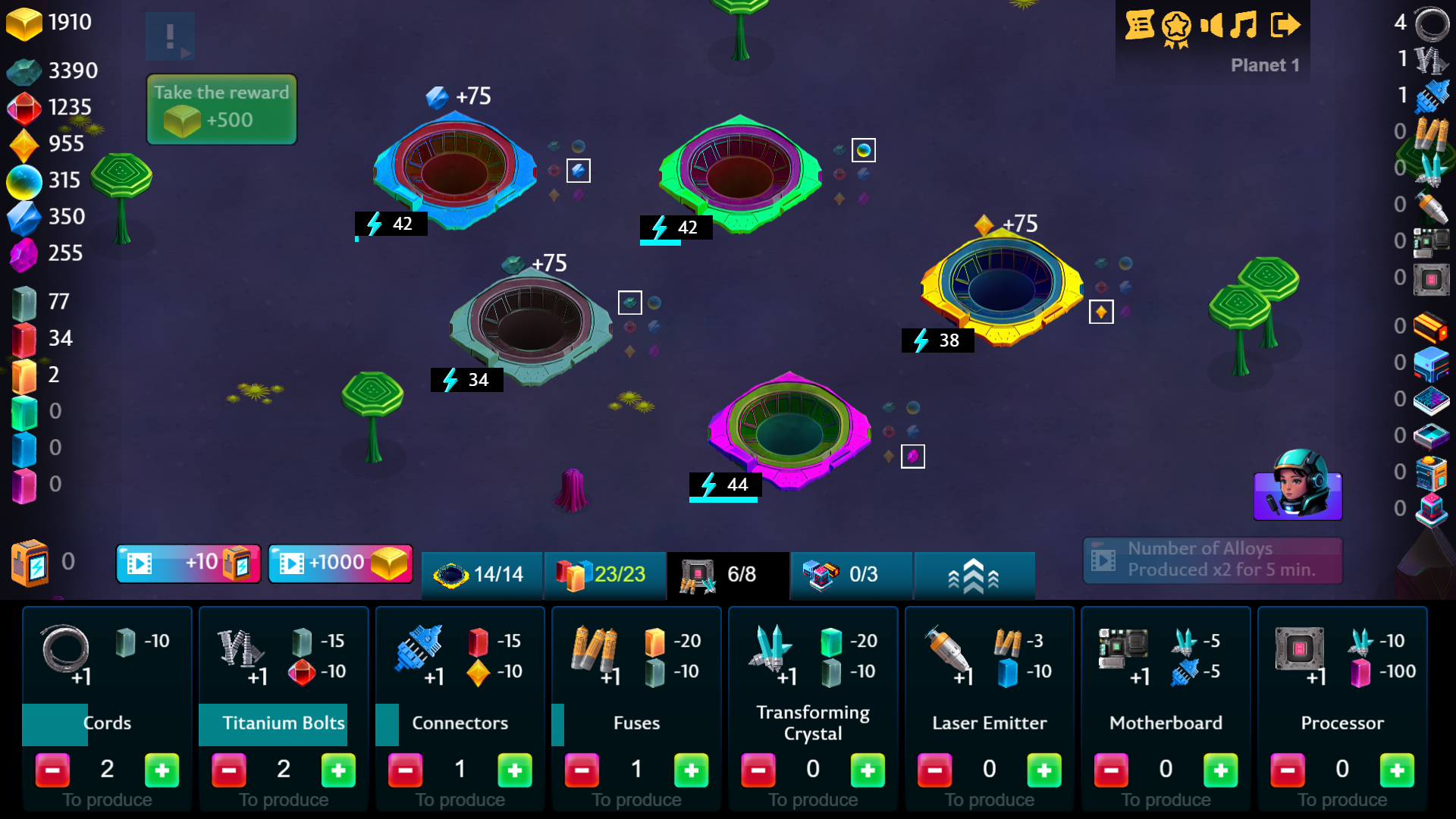Watch ad for +1000 gold reward
1456x819 pixels.
[x=340, y=563]
